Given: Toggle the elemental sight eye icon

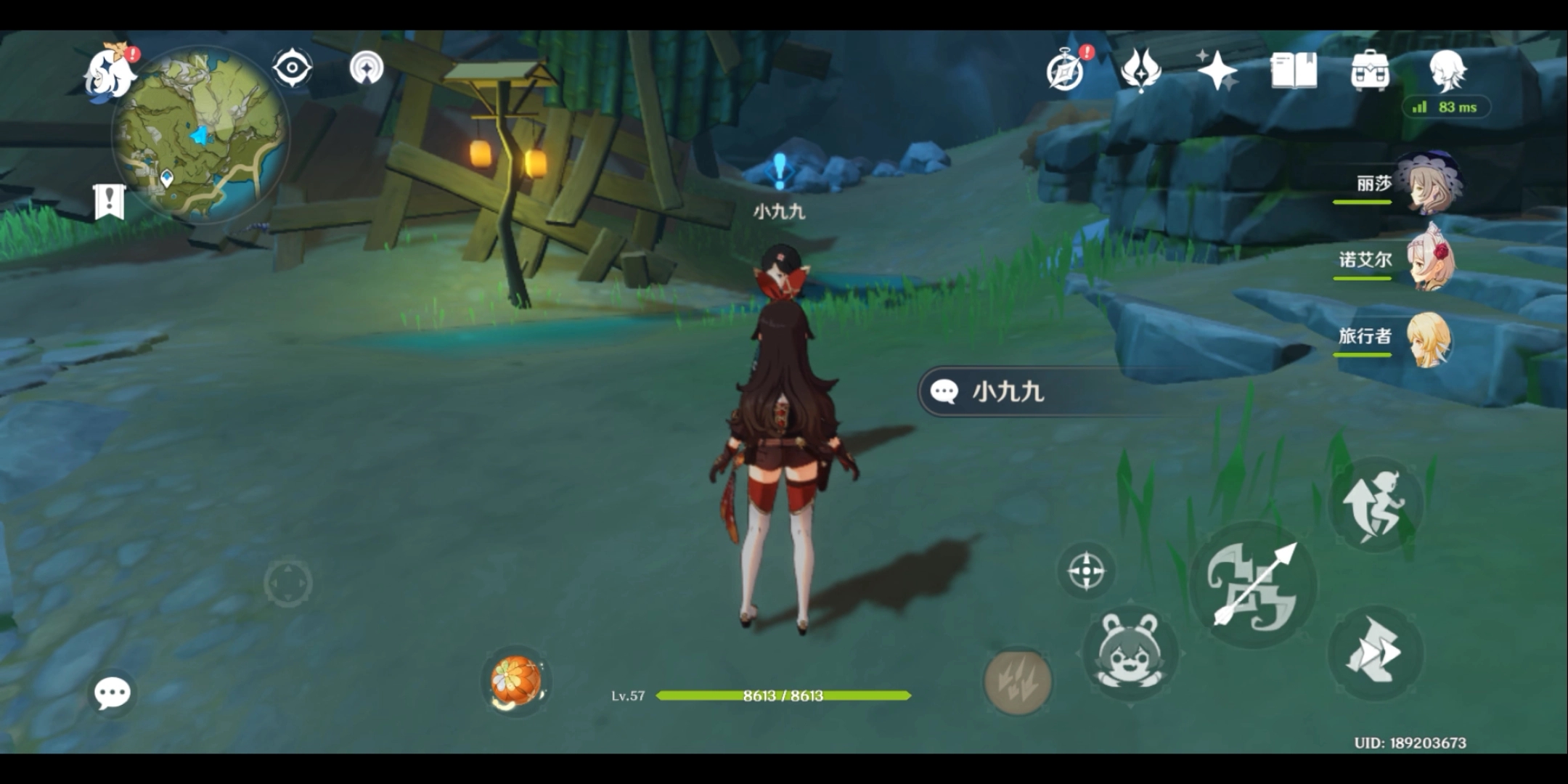Looking at the screenshot, I should (x=292, y=68).
